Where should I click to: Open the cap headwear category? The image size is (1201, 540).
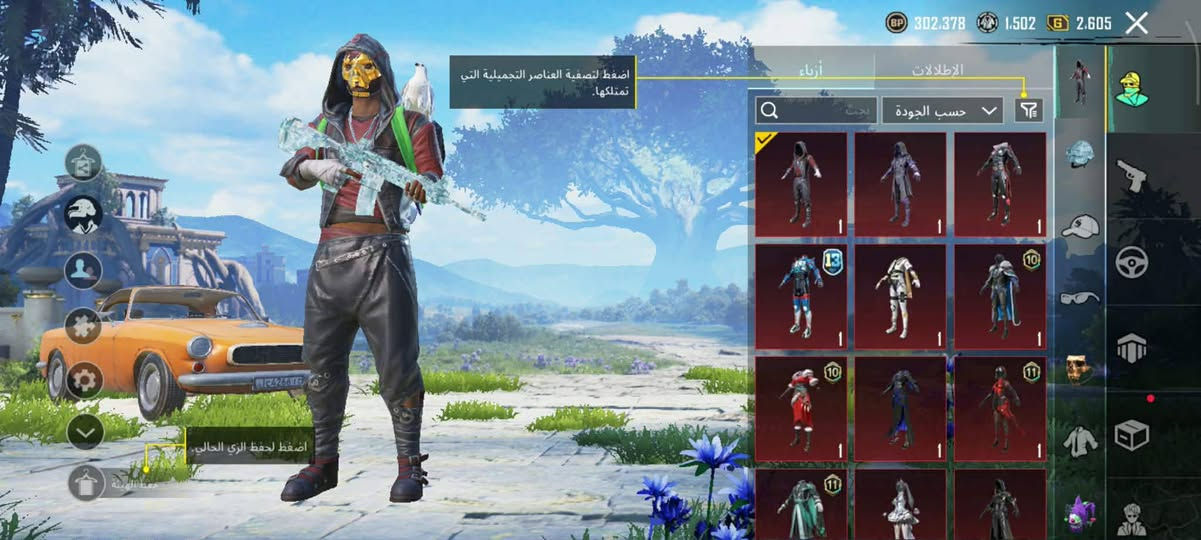point(1080,227)
